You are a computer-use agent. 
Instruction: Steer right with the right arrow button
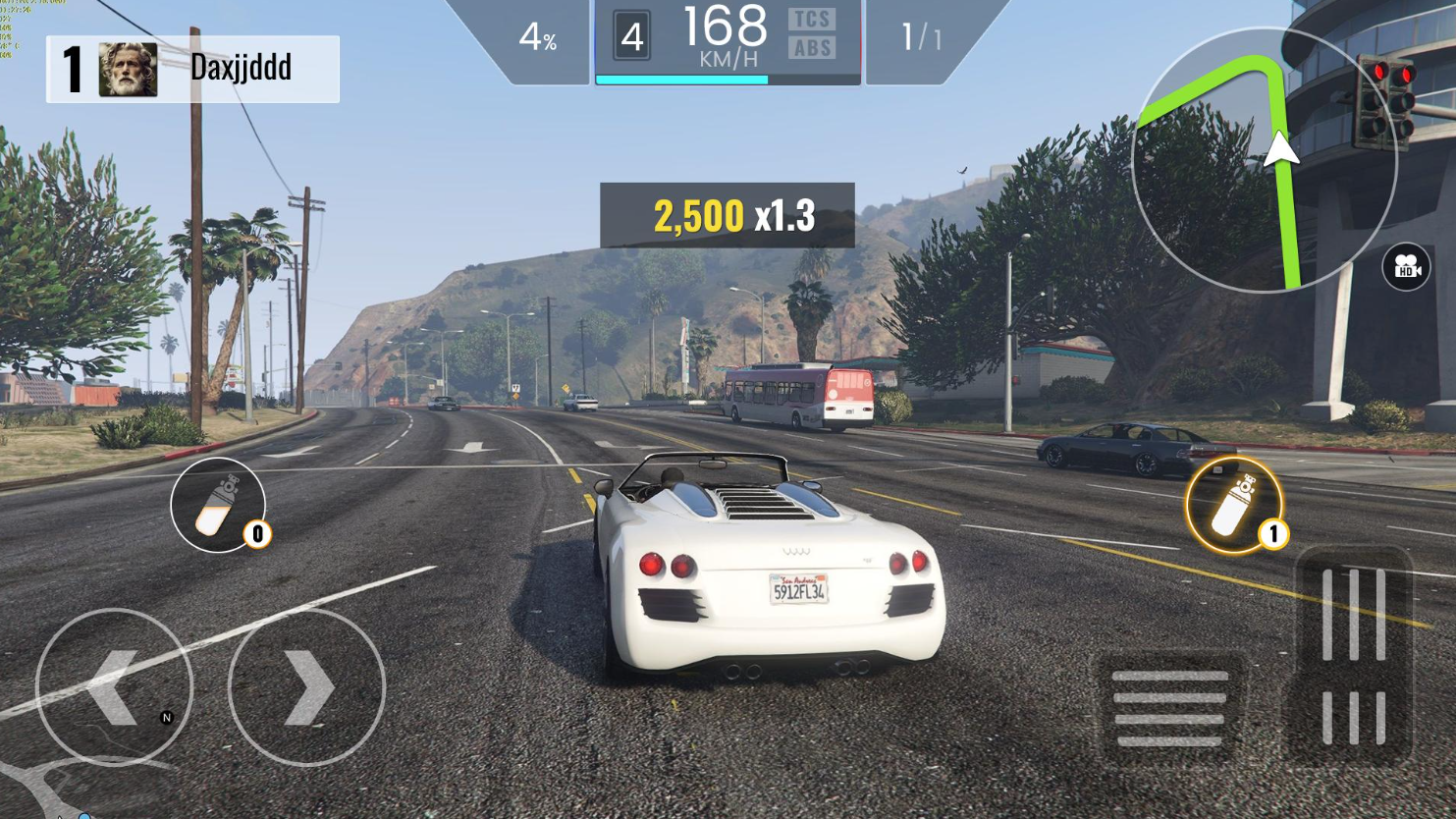click(306, 687)
